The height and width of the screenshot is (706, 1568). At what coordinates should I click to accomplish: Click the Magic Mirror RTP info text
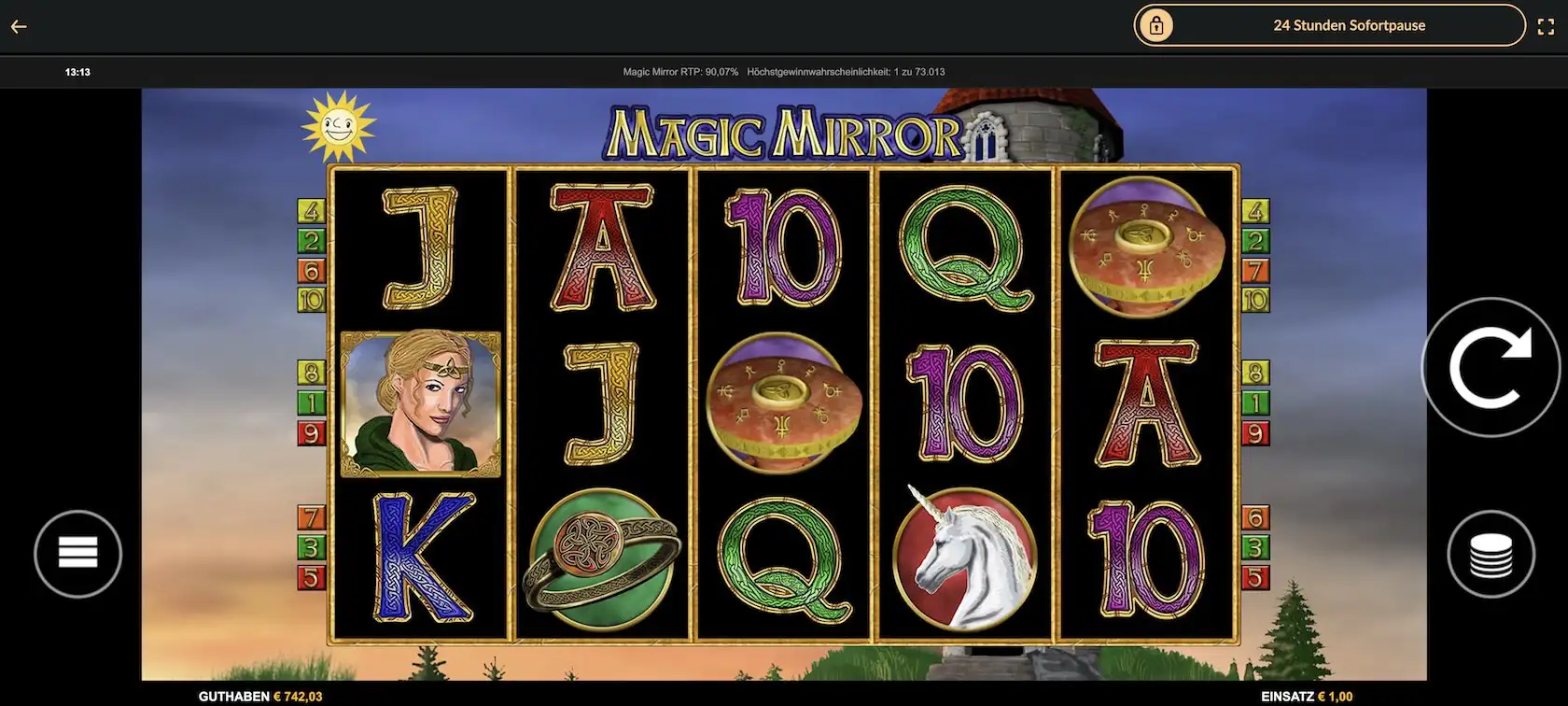point(679,71)
